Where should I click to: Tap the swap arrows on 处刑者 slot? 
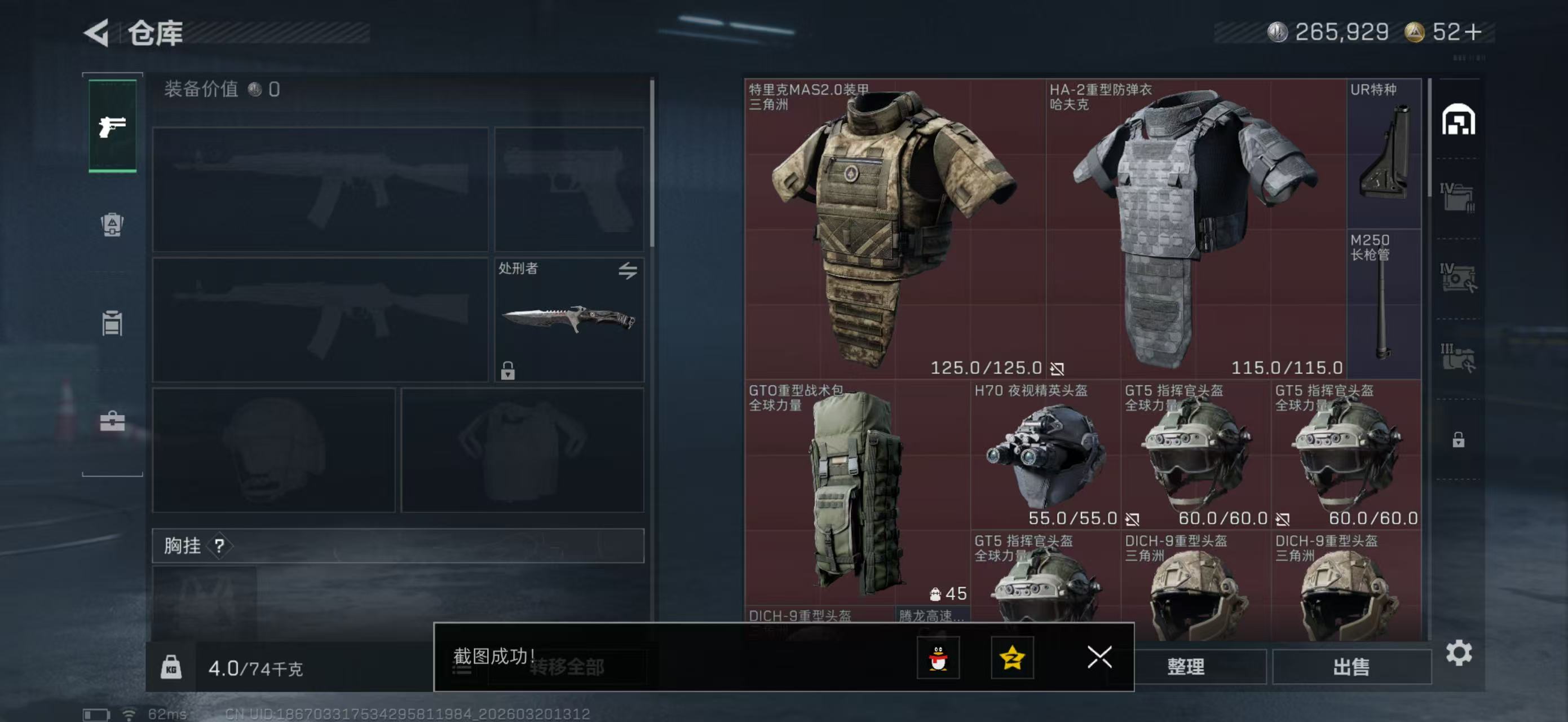628,270
